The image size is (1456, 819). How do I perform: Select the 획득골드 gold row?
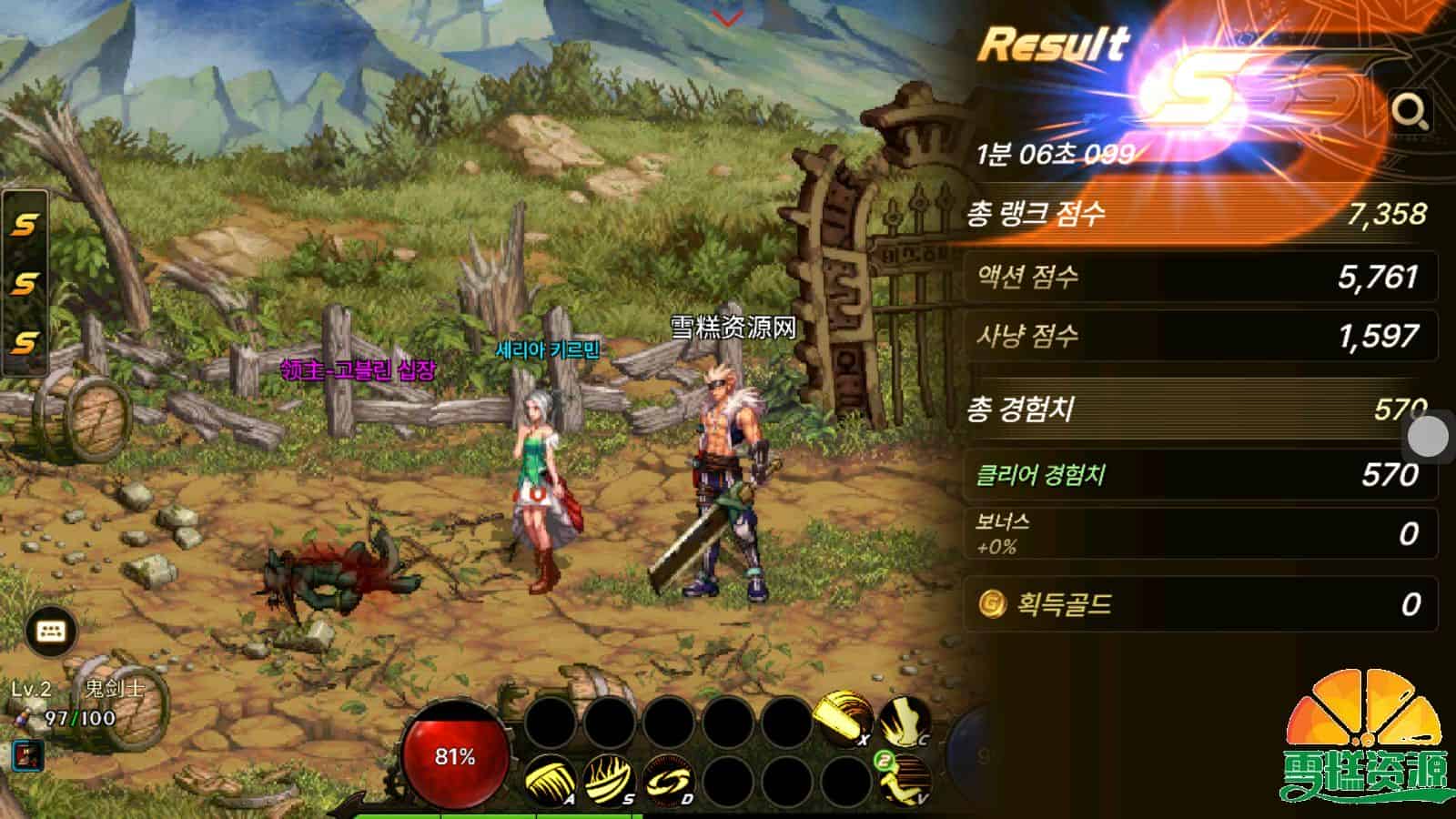[x=1199, y=604]
